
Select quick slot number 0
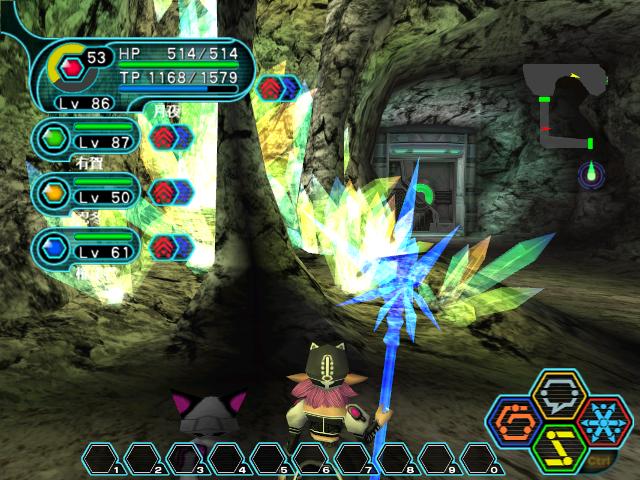pyautogui.click(x=481, y=460)
